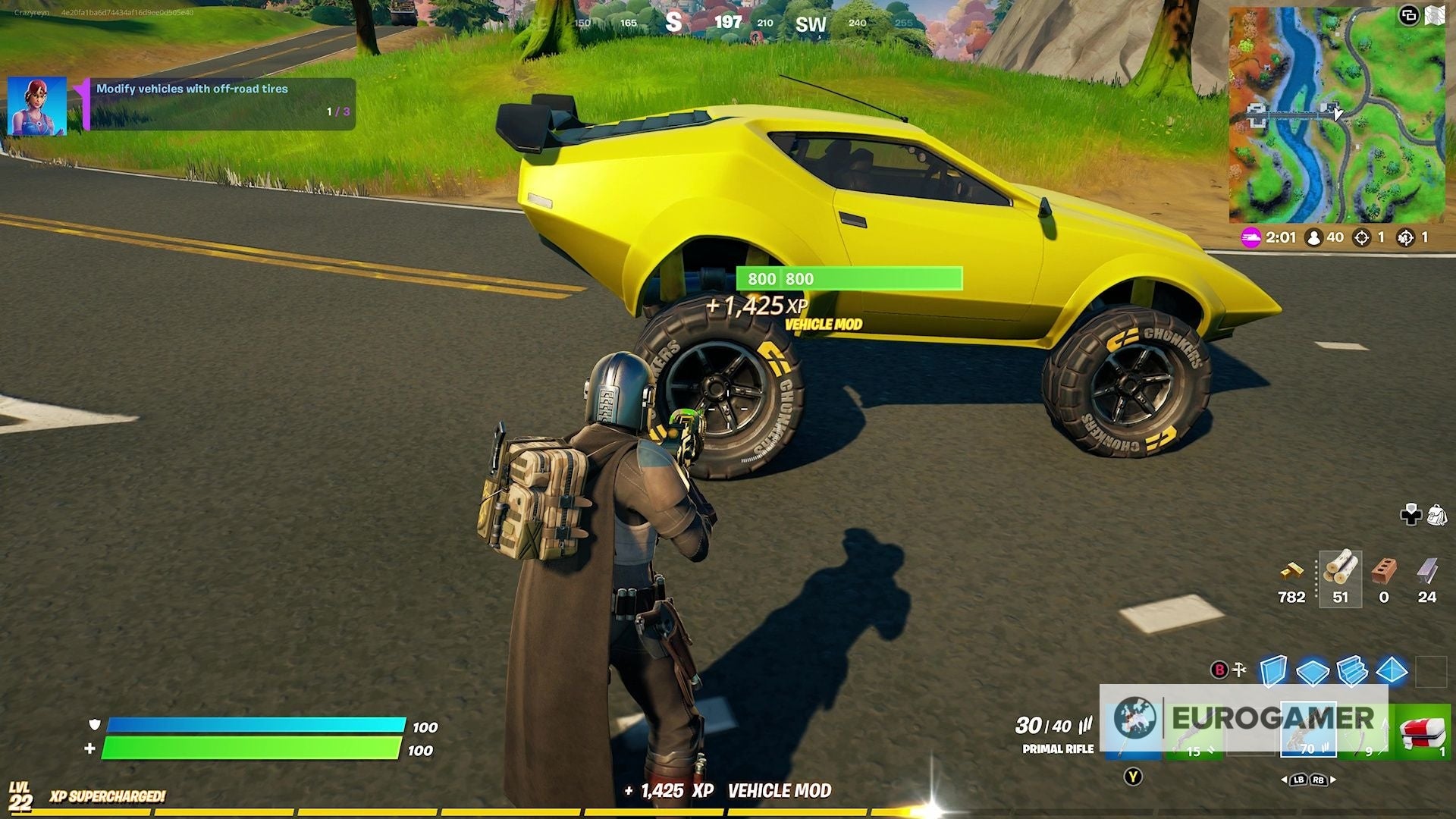The height and width of the screenshot is (819, 1456).
Task: Click the eliminations crosshair icon on the map panel
Action: click(x=1362, y=237)
